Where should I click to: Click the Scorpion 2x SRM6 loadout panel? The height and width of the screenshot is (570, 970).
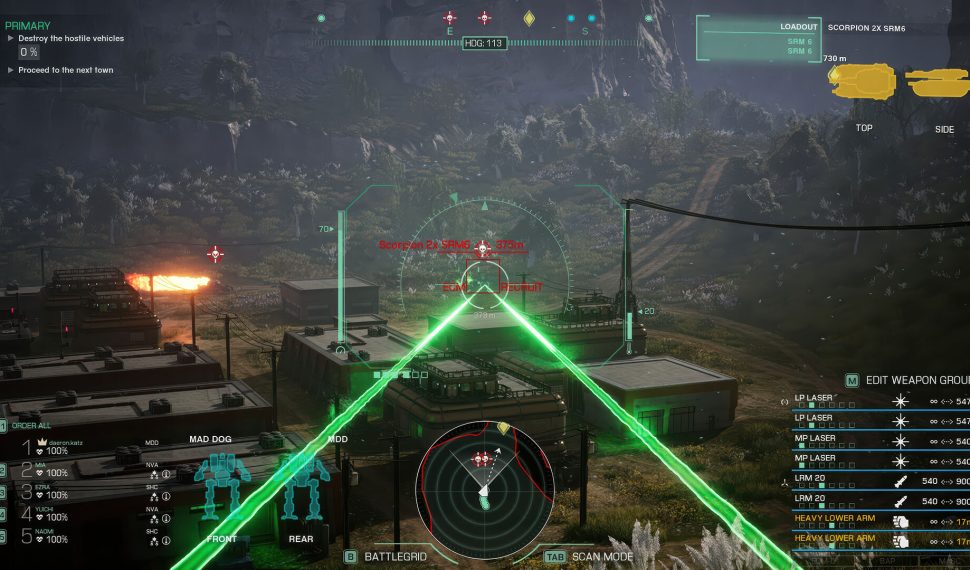coord(761,40)
